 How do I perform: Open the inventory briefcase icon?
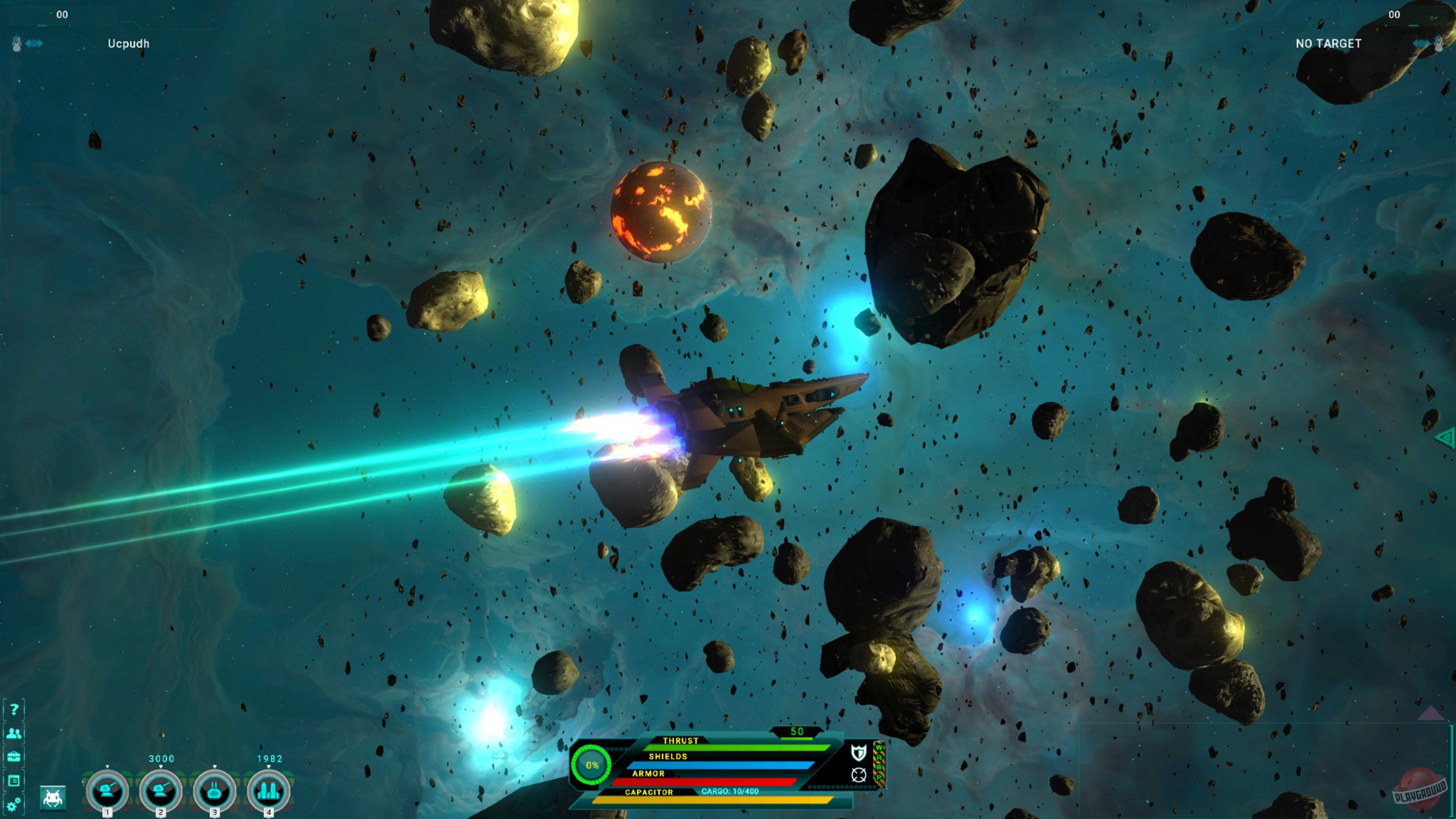(x=14, y=757)
